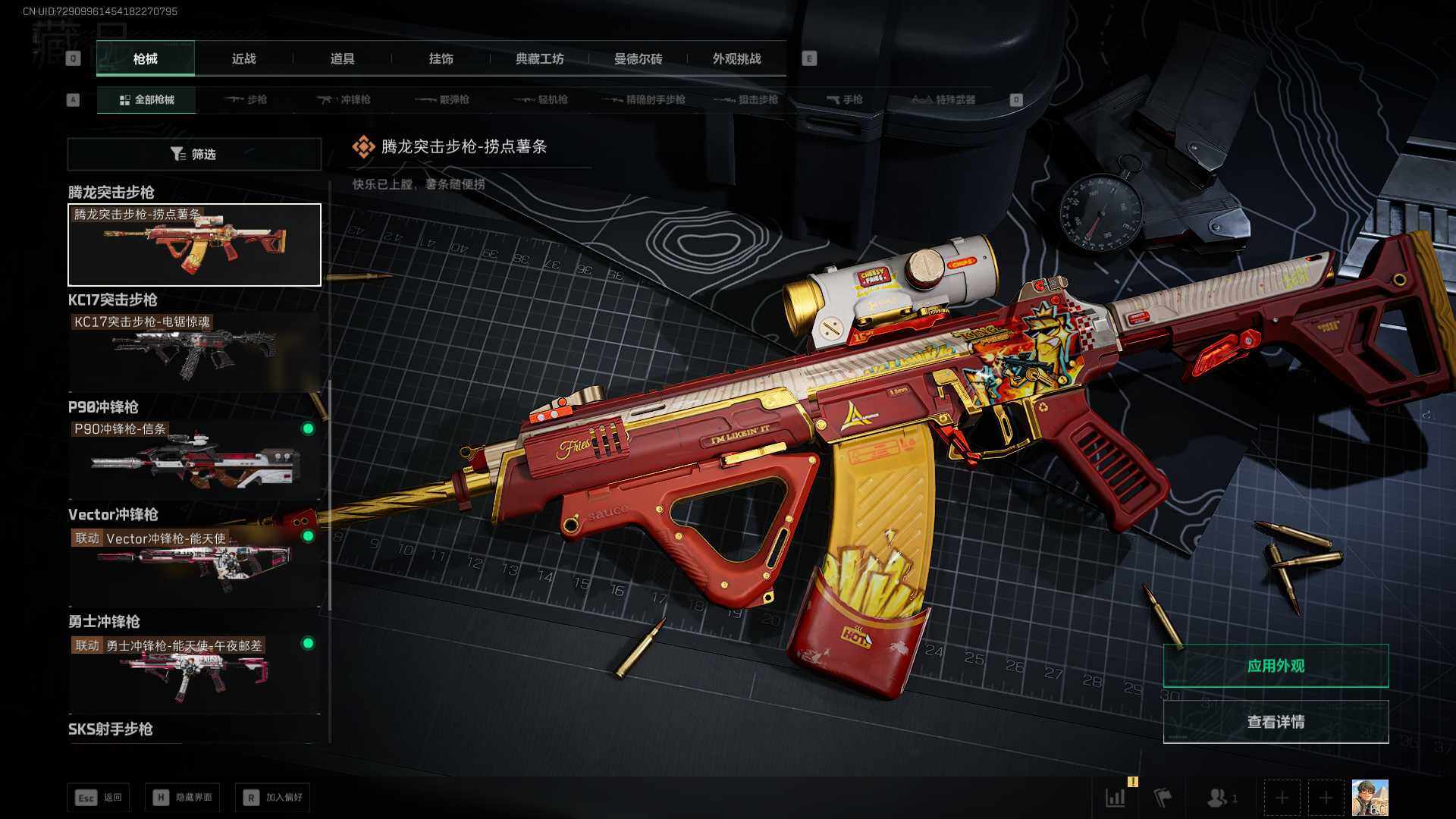The image size is (1456, 819).
Task: Click the player avatar portrait
Action: tap(1370, 798)
